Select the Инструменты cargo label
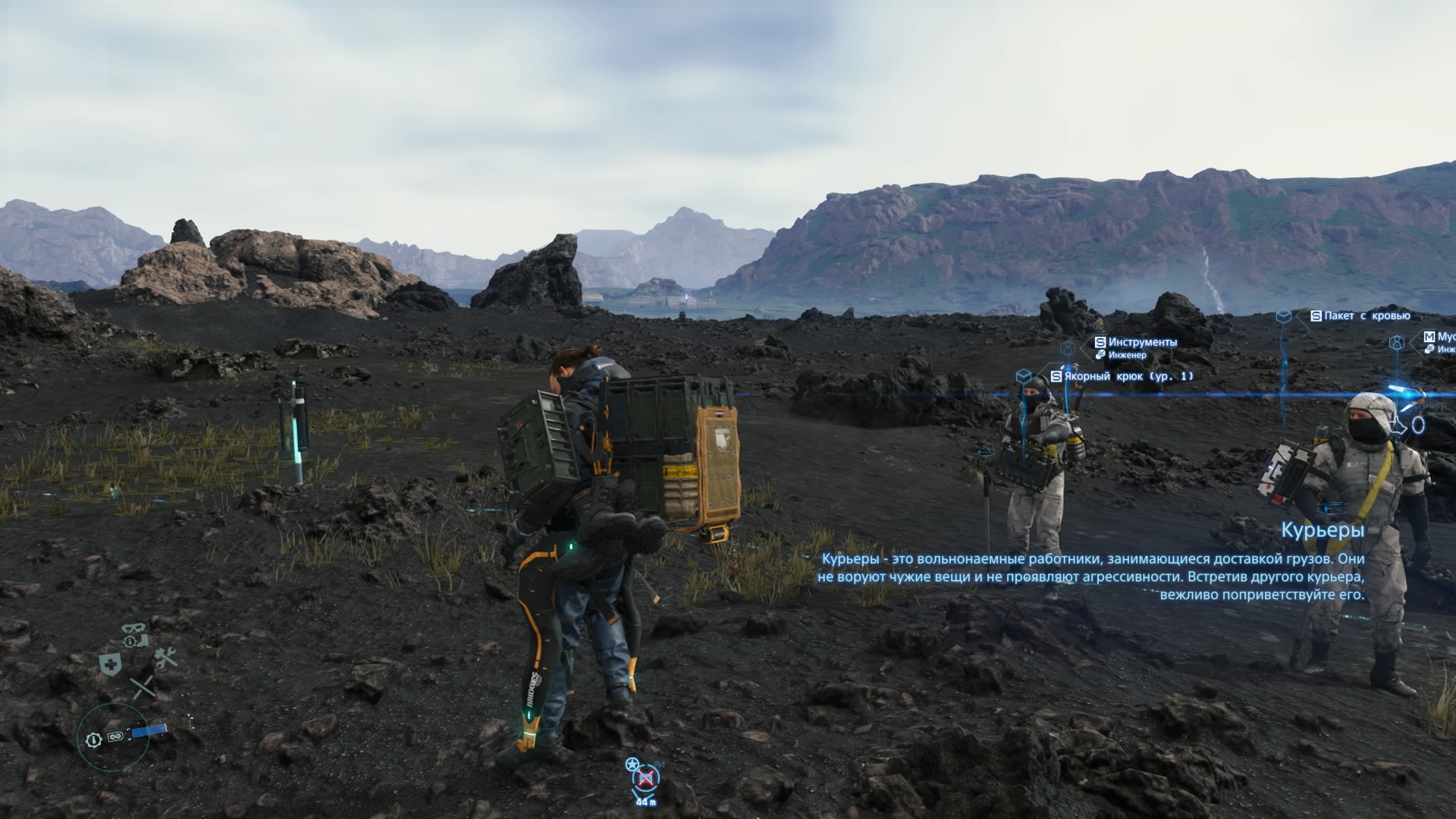 (1142, 343)
